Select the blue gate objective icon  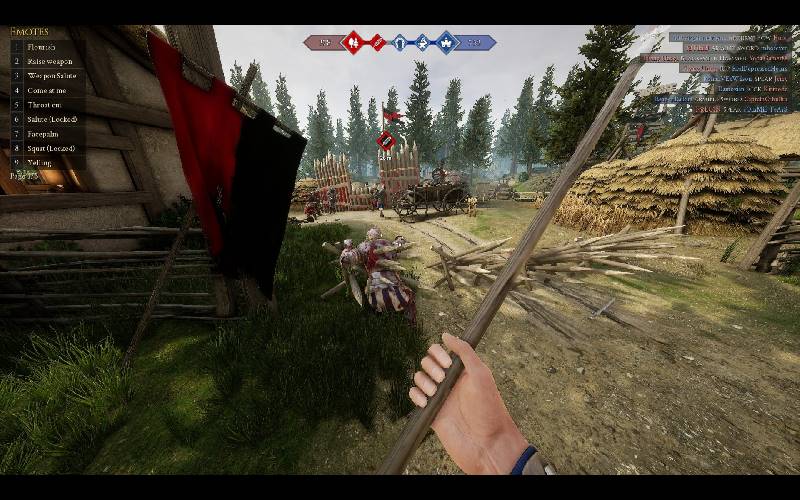(399, 42)
